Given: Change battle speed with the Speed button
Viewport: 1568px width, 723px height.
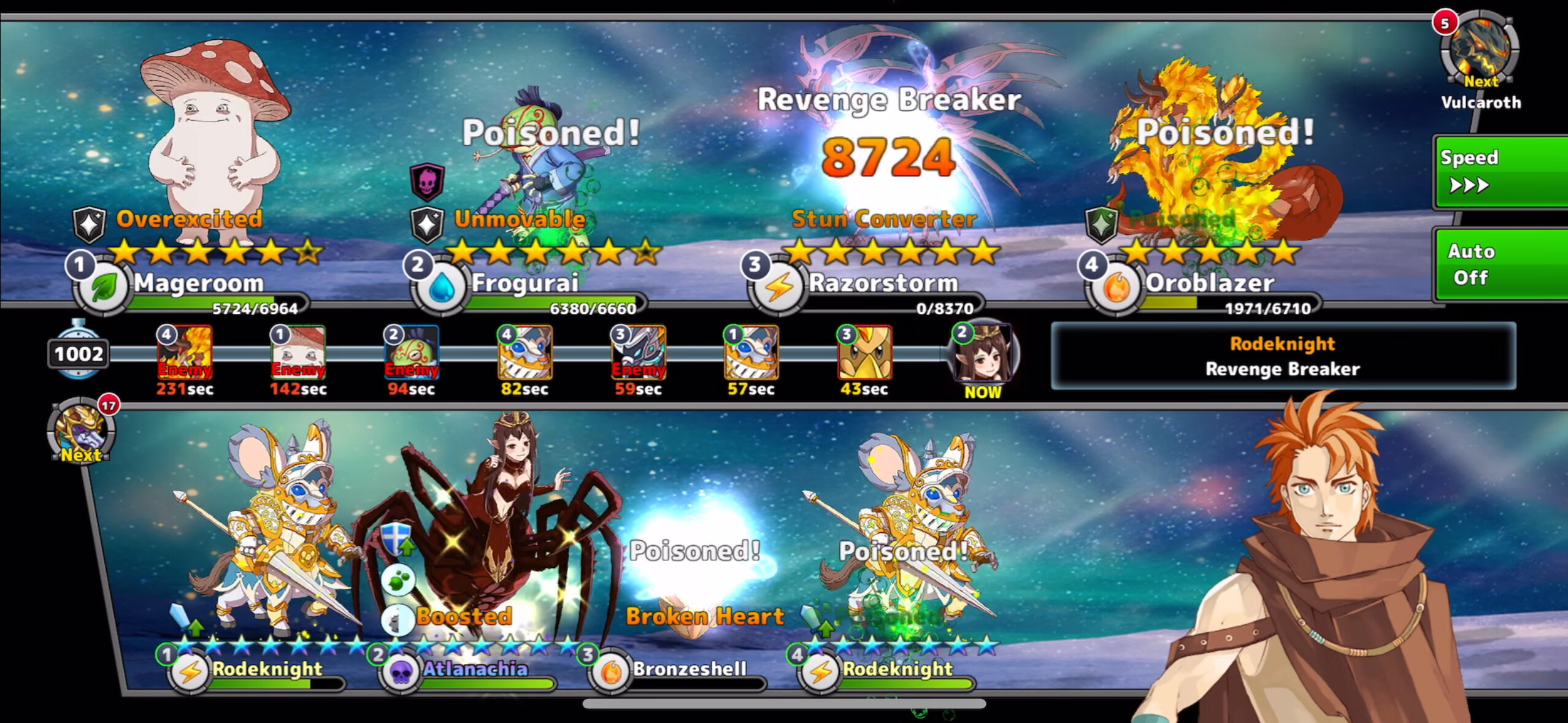Looking at the screenshot, I should (1501, 172).
